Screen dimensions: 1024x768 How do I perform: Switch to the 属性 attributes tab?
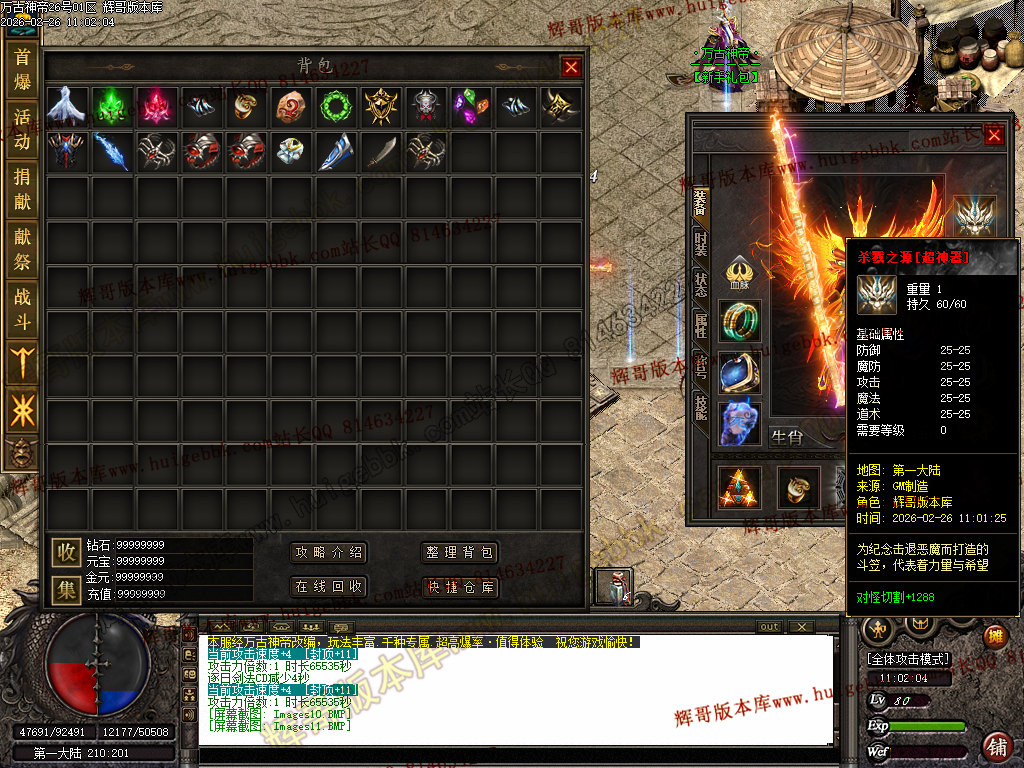pos(701,323)
